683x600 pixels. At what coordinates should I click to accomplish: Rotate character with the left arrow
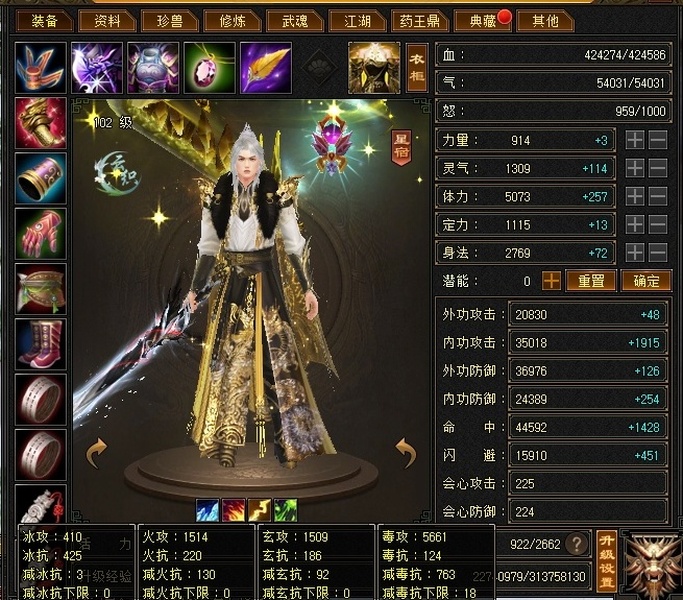click(97, 454)
